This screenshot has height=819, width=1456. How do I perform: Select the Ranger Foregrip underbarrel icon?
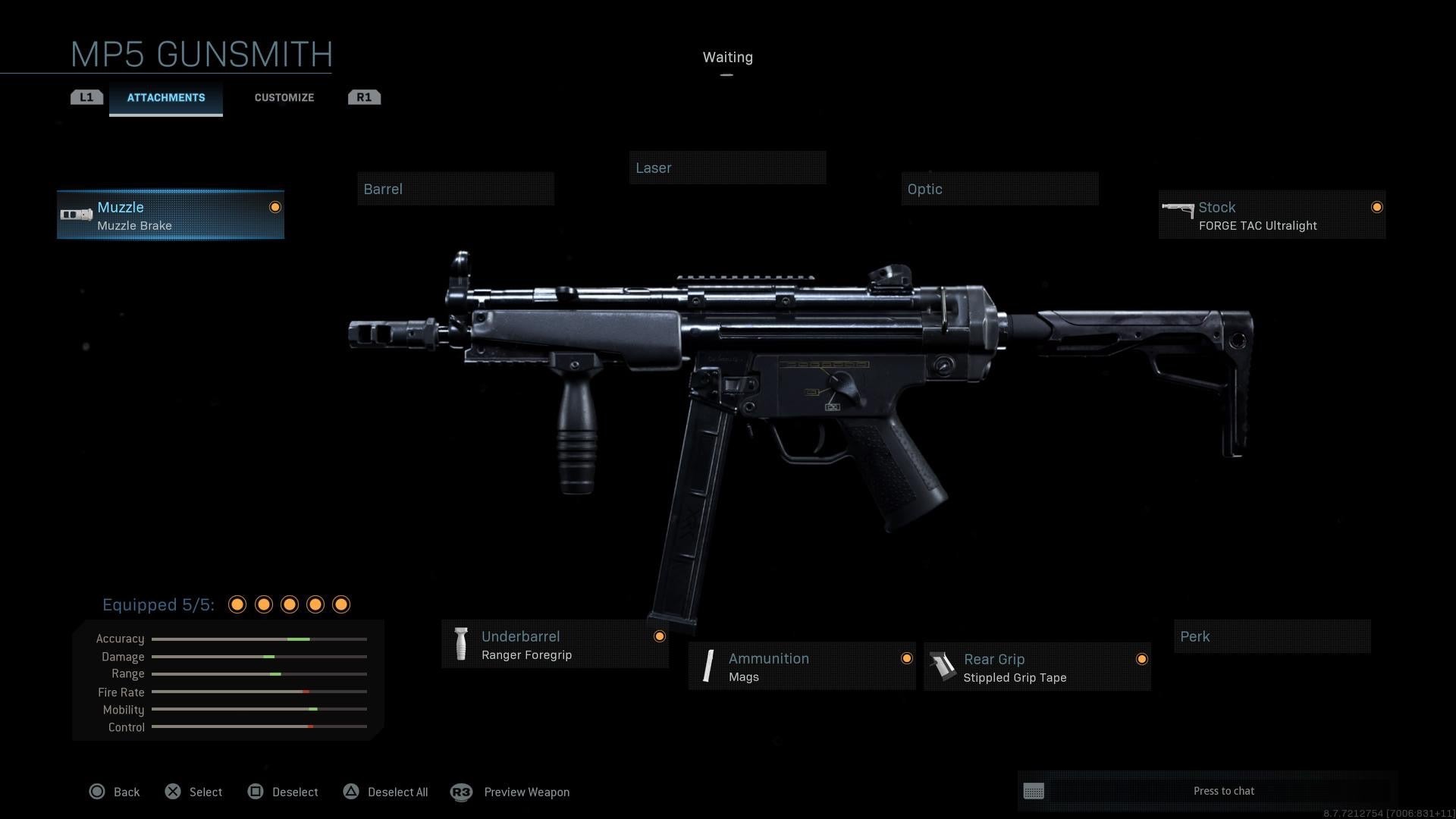pos(461,644)
